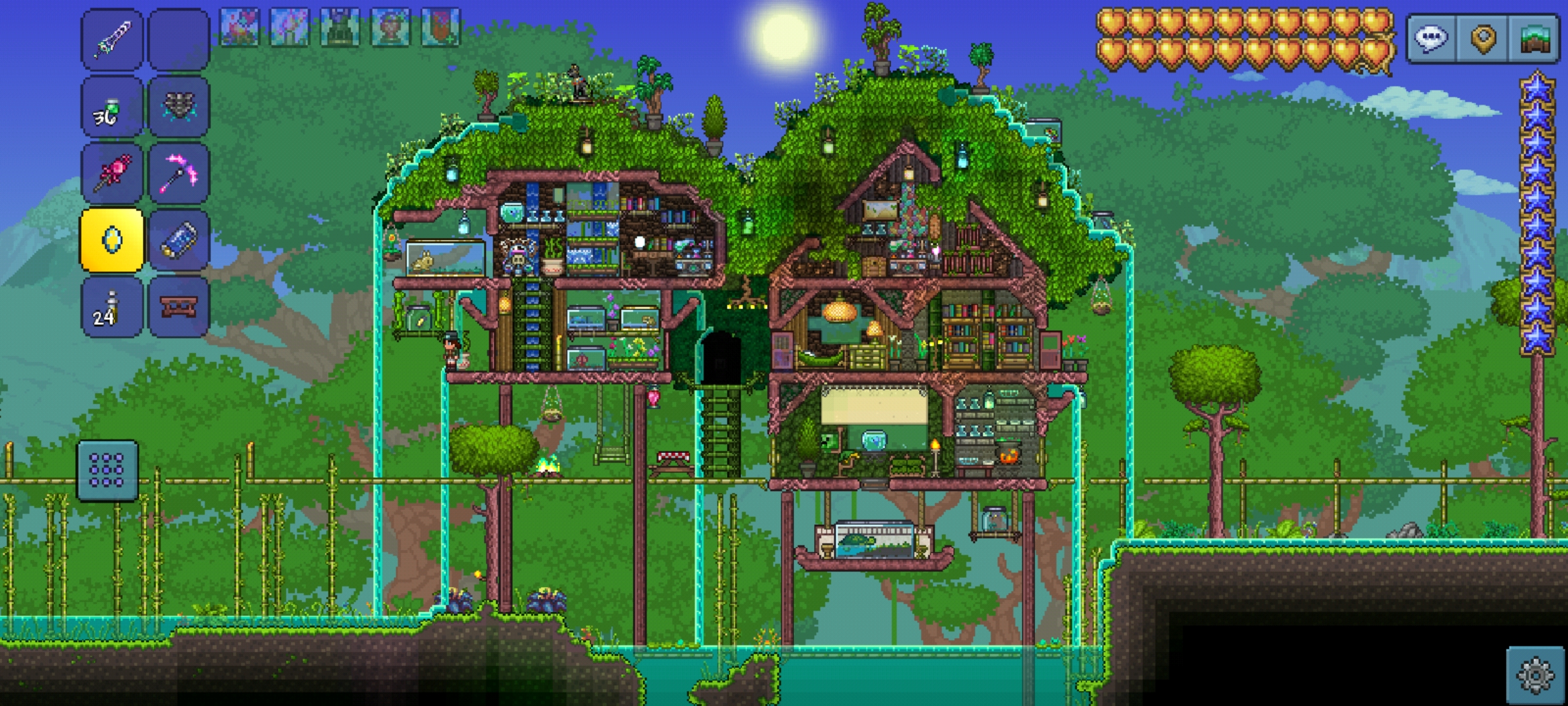Select the green potion stack of 36
Screen dimensions: 1568x706
112,107
